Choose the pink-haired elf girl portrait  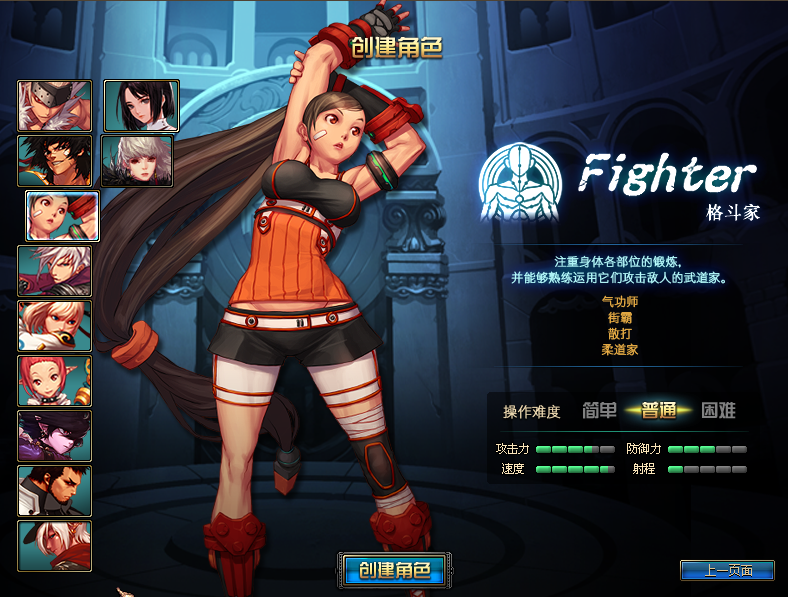coord(54,381)
